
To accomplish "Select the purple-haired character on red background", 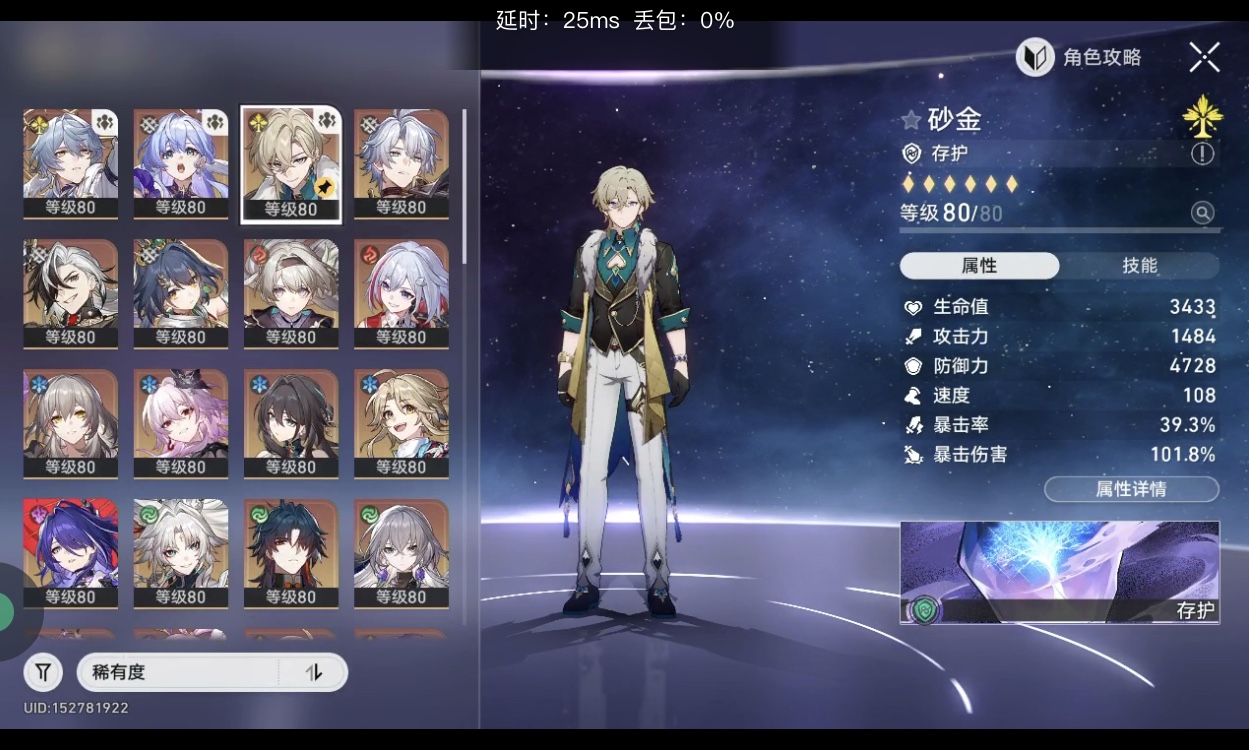I will [71, 553].
